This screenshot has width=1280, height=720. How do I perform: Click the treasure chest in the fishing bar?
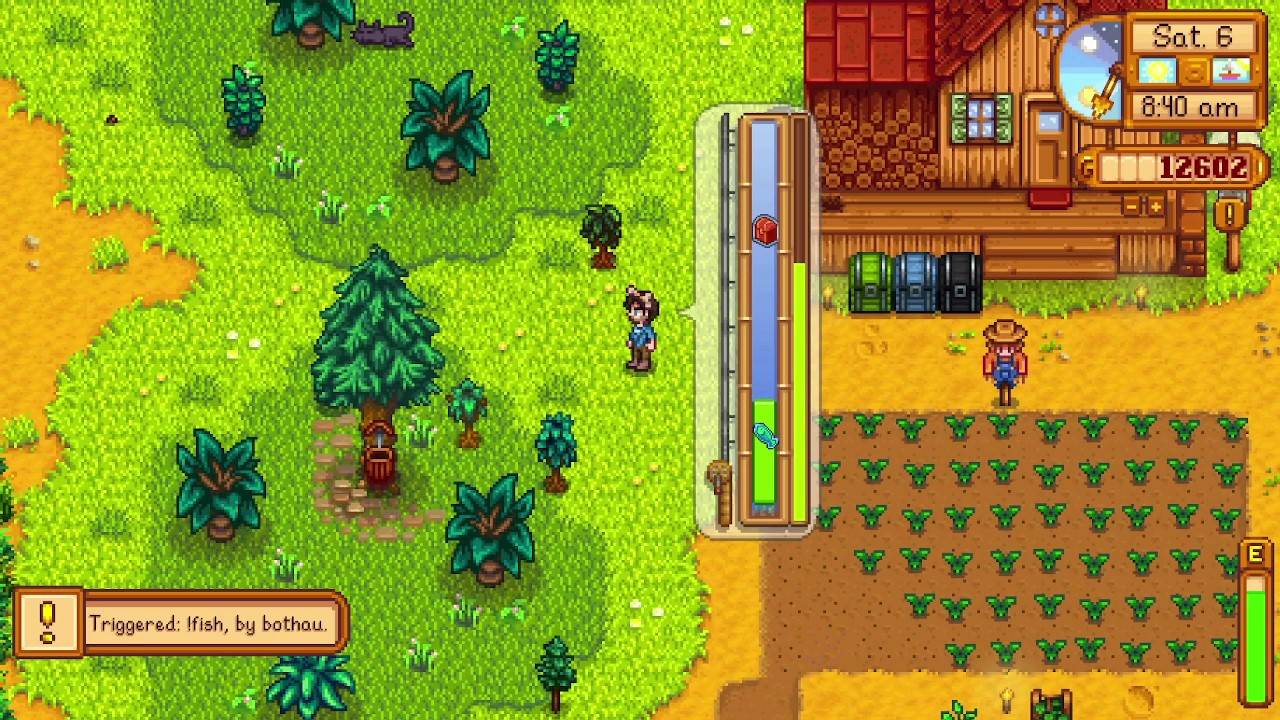(764, 229)
